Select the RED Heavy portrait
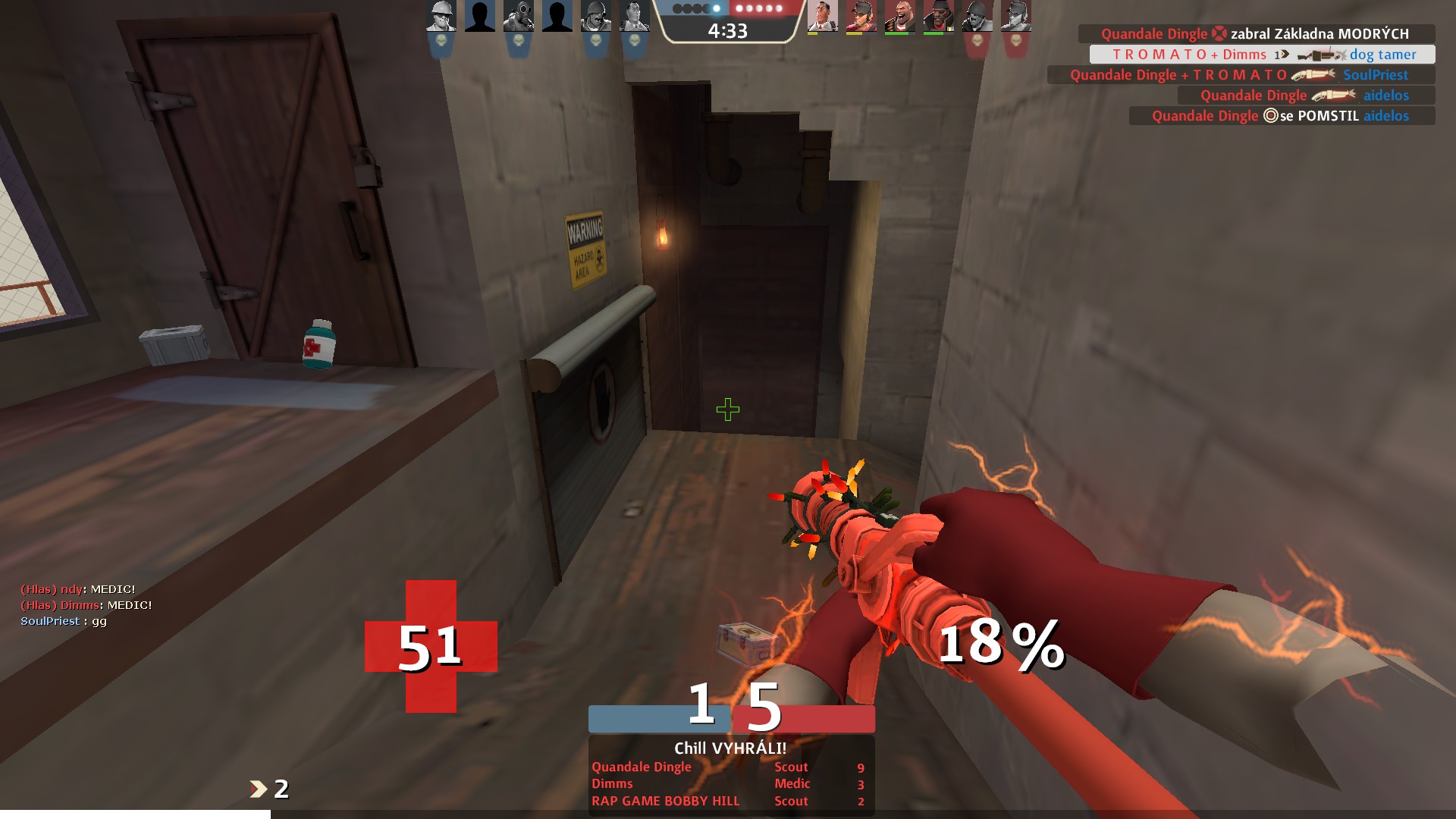This screenshot has width=1456, height=819. click(899, 16)
